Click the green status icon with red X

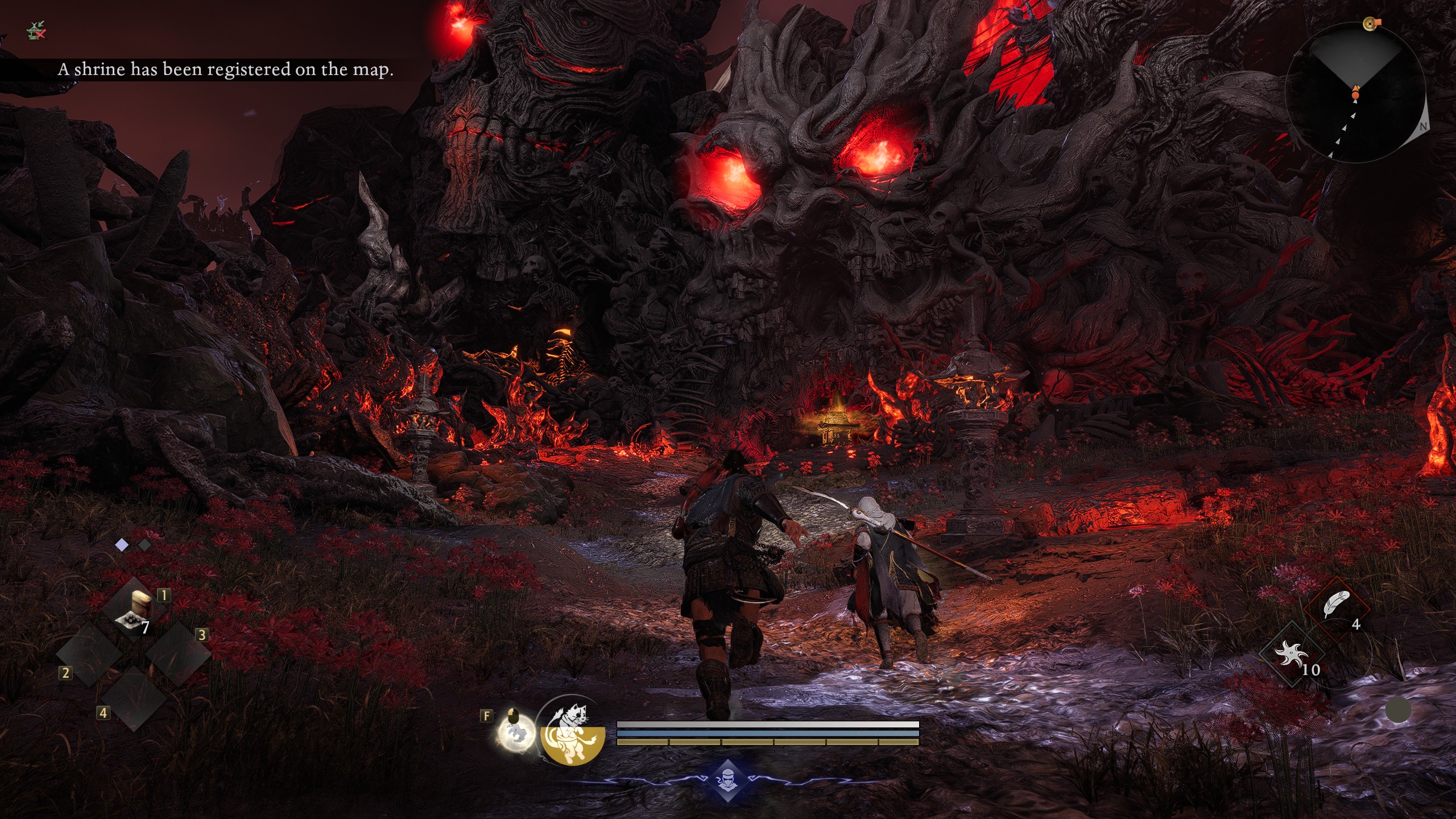coord(36,31)
